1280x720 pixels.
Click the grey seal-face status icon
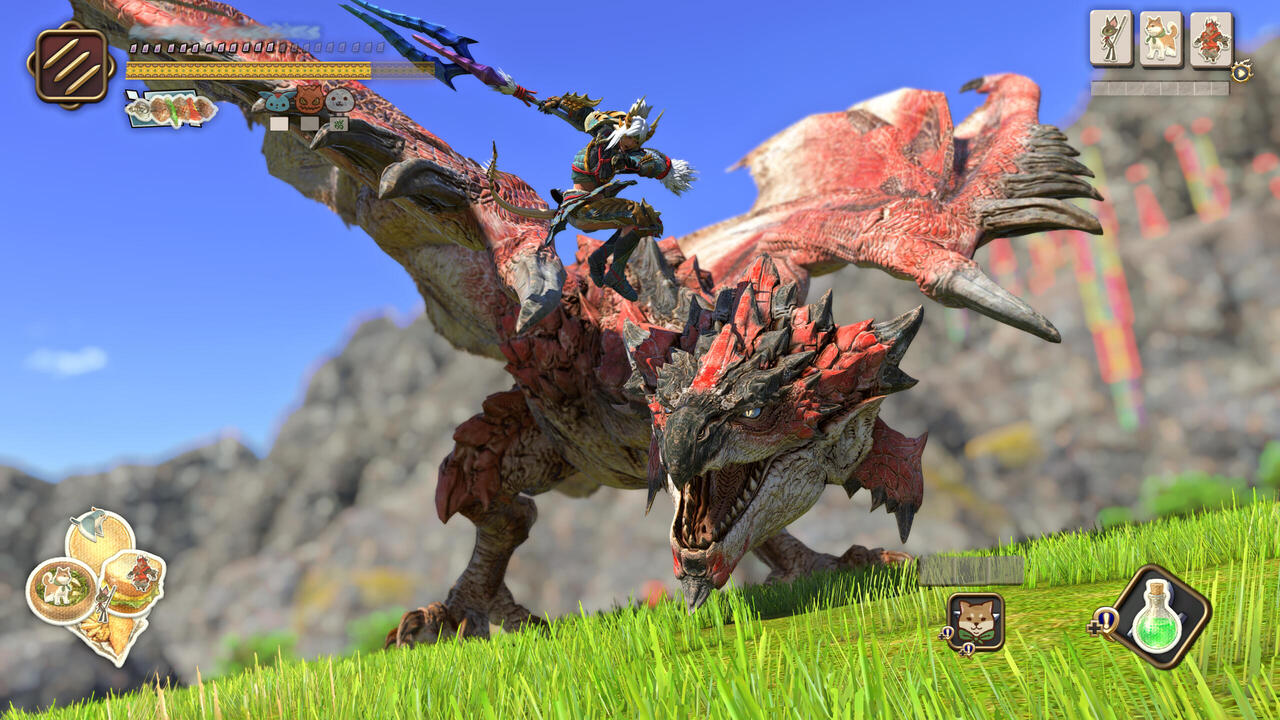point(340,100)
